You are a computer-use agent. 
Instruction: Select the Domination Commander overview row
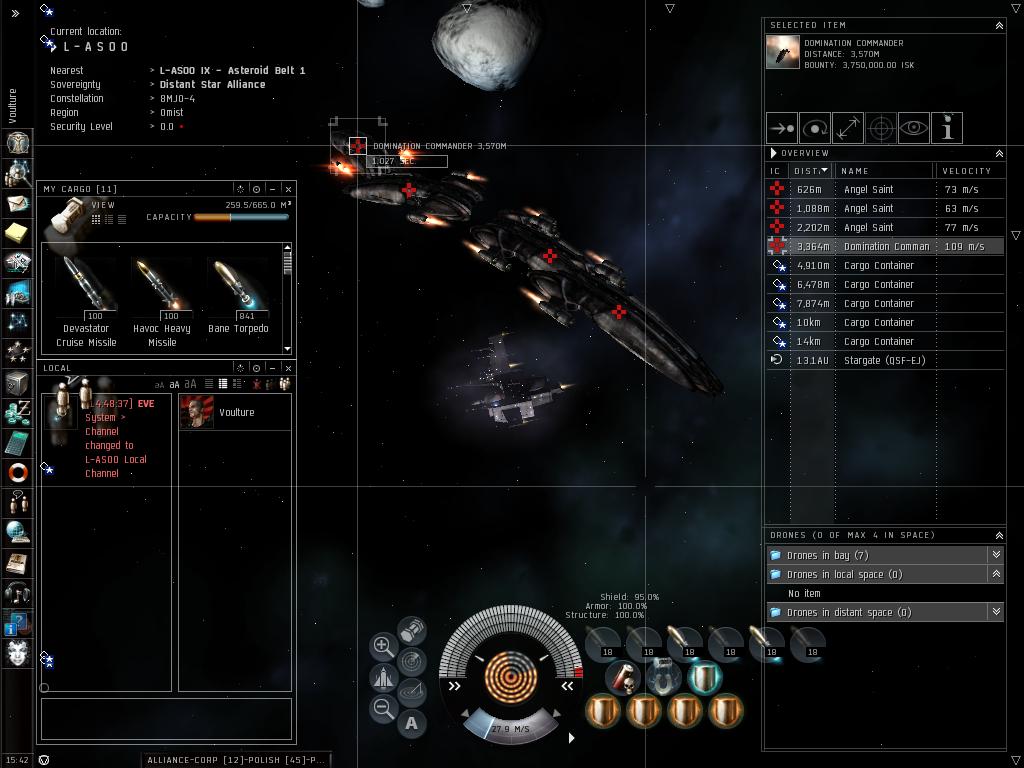tap(884, 246)
